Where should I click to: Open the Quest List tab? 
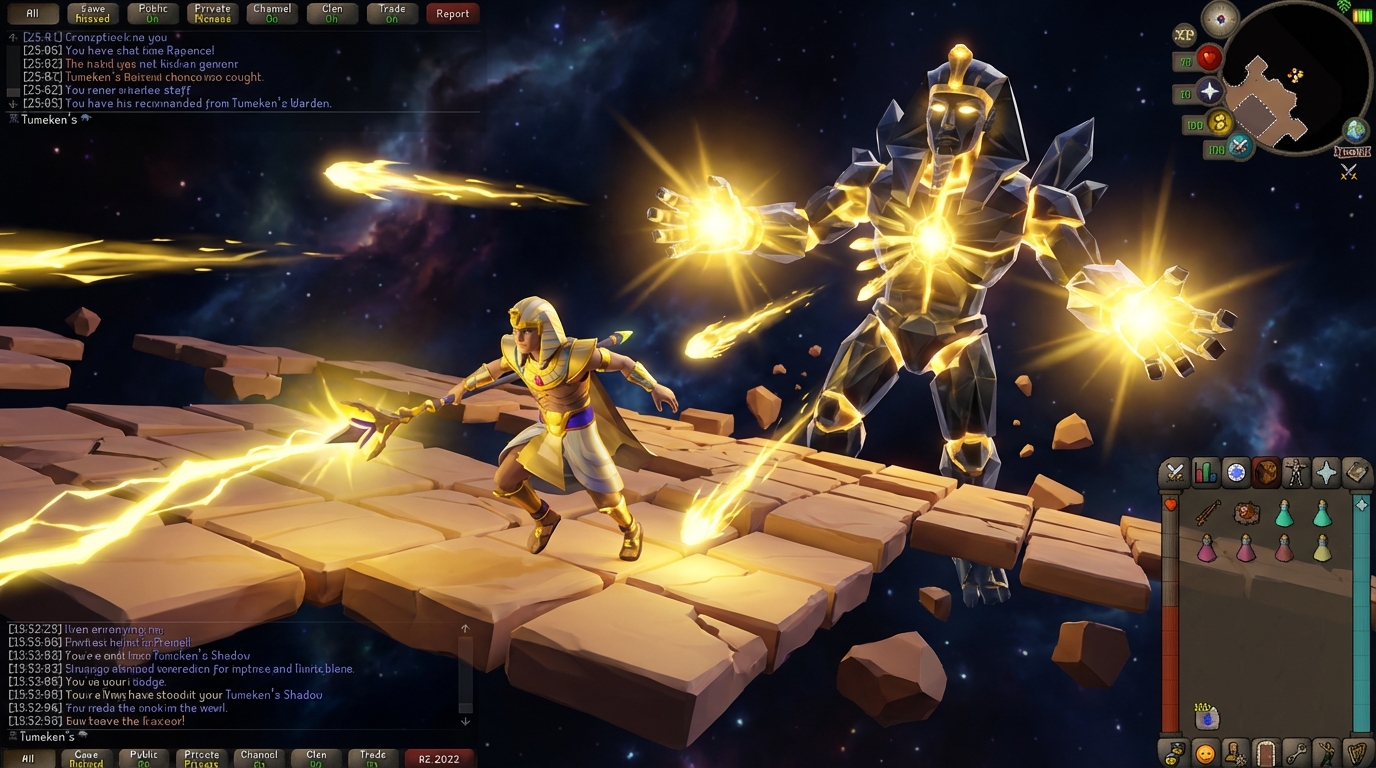[1236, 472]
